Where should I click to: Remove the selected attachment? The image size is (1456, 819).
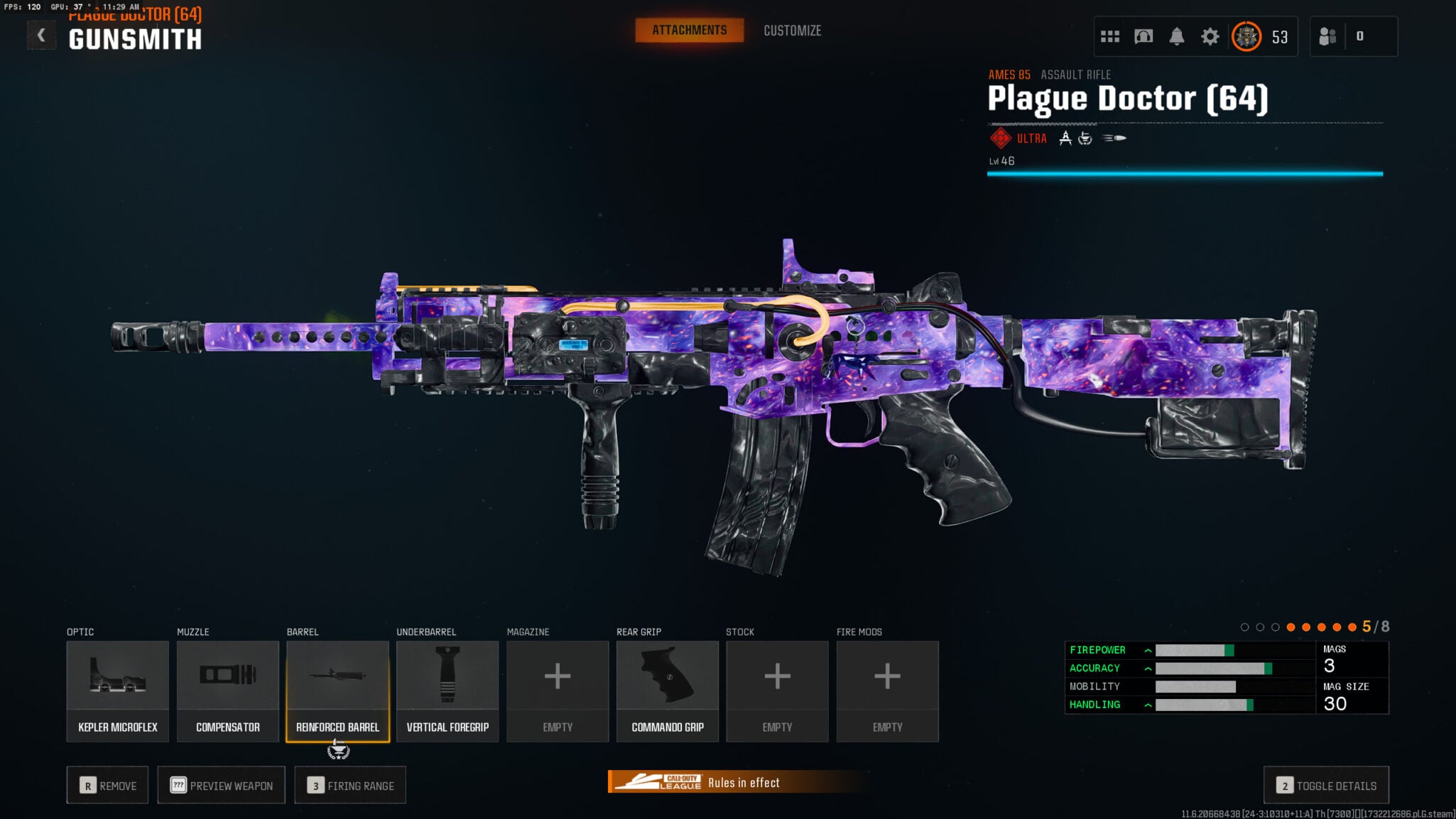[x=108, y=785]
